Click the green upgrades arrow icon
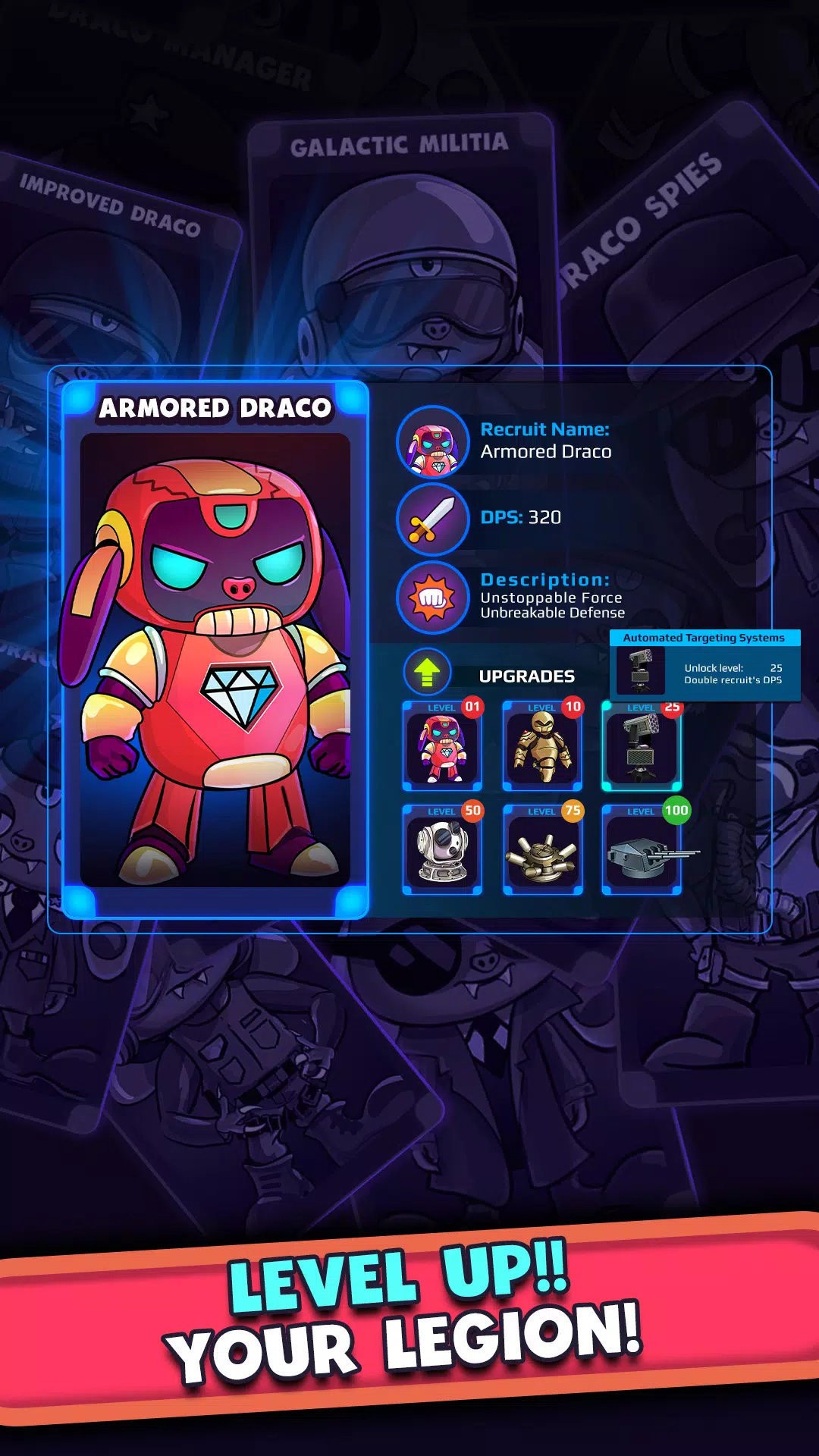The width and height of the screenshot is (819, 1456). (427, 672)
